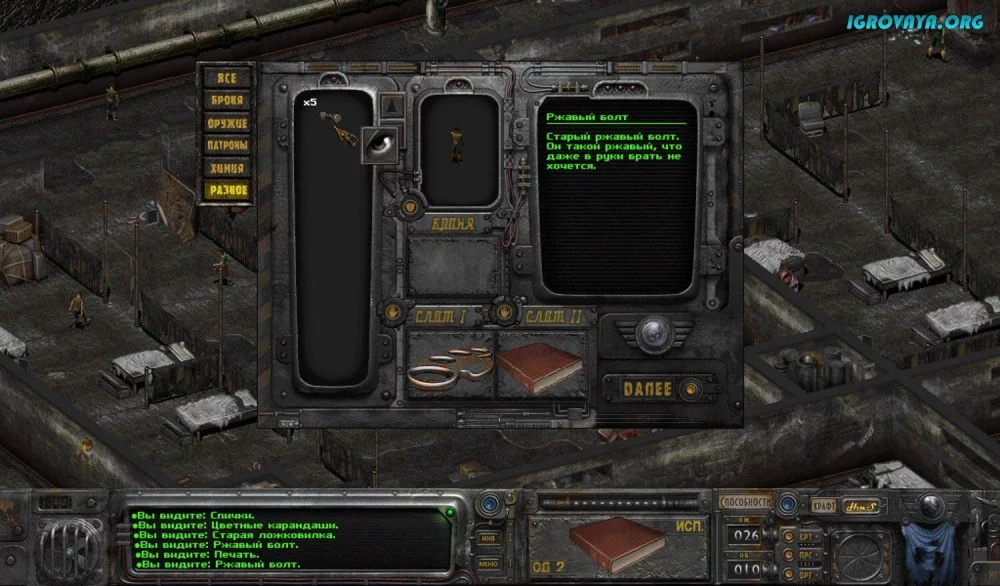Image resolution: width=1000 pixels, height=586 pixels.
Task: Click the inventory scroll-up arrow
Action: coord(393,105)
